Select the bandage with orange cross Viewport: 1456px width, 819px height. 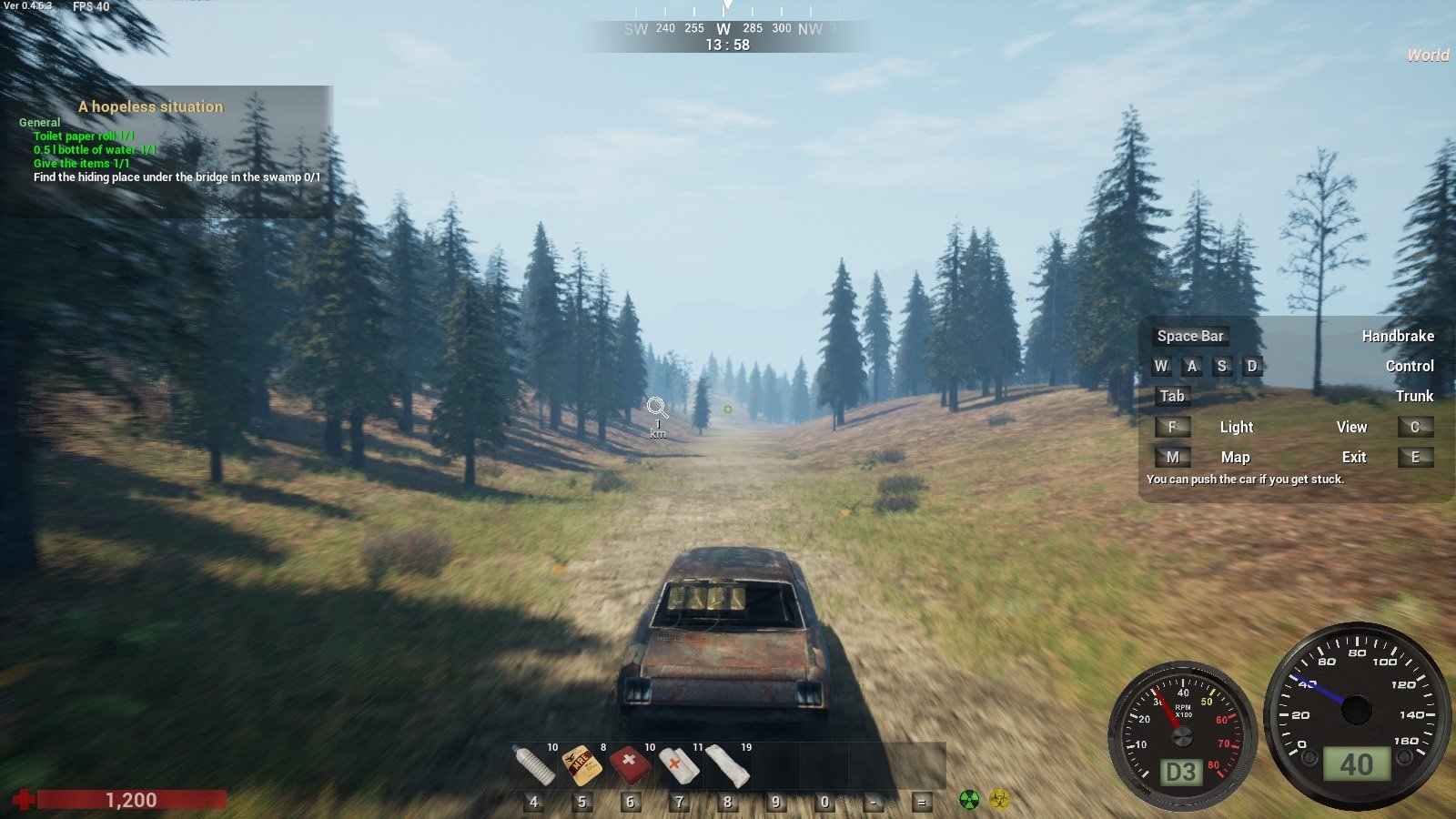[678, 765]
